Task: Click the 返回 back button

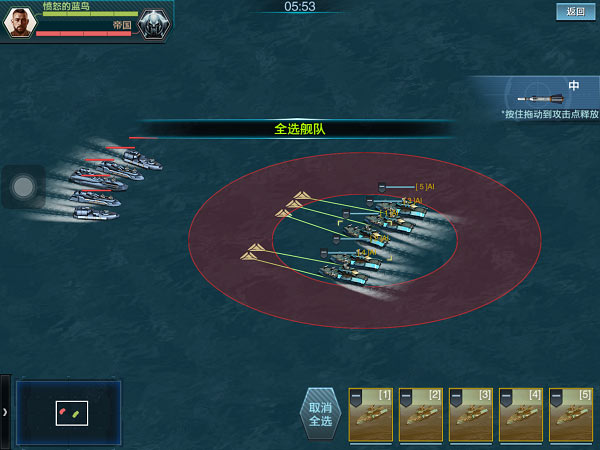Action: pyautogui.click(x=574, y=12)
